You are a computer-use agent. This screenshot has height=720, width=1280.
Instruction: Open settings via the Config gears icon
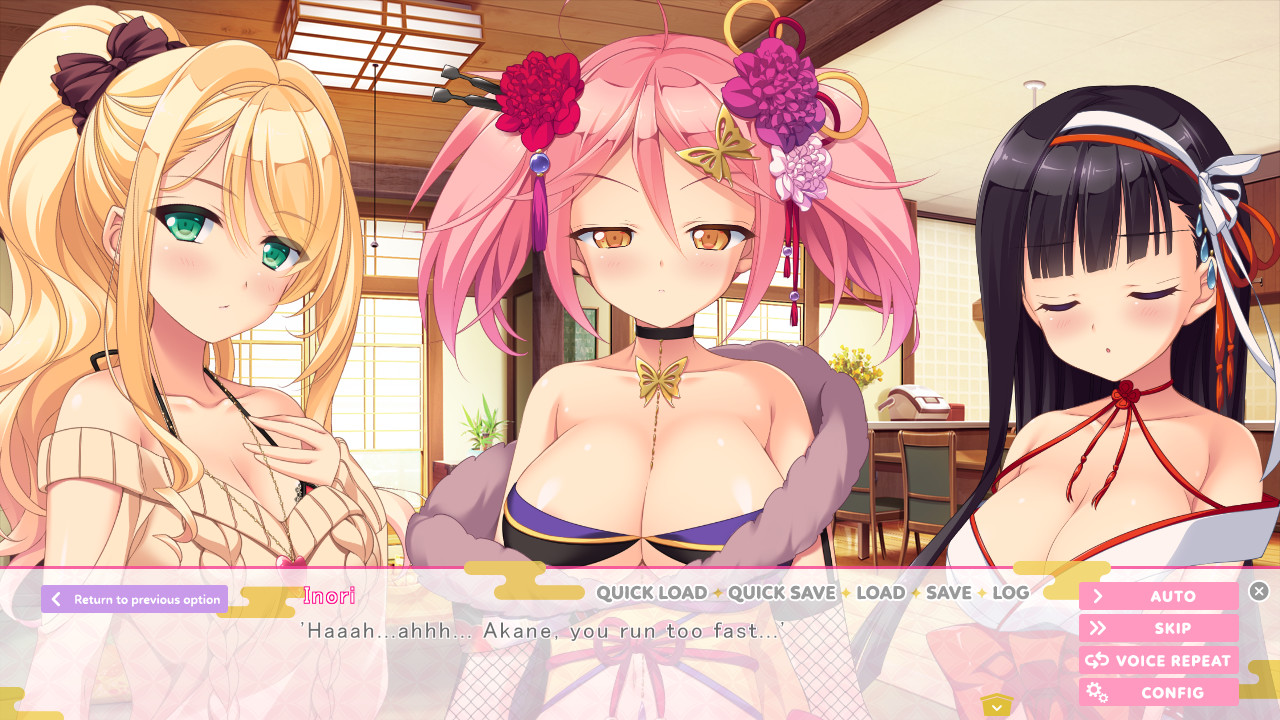click(1095, 691)
